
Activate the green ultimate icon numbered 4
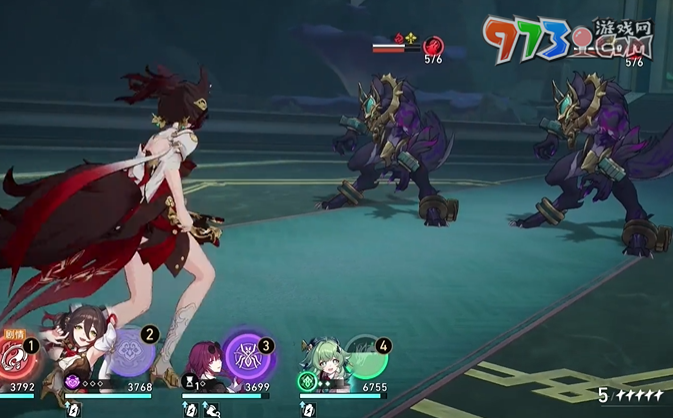[x=365, y=356]
